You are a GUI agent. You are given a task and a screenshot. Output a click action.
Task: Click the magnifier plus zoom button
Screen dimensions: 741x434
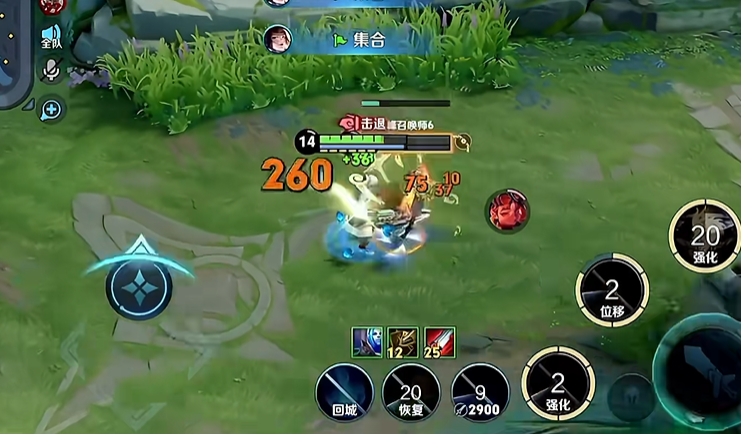51,109
